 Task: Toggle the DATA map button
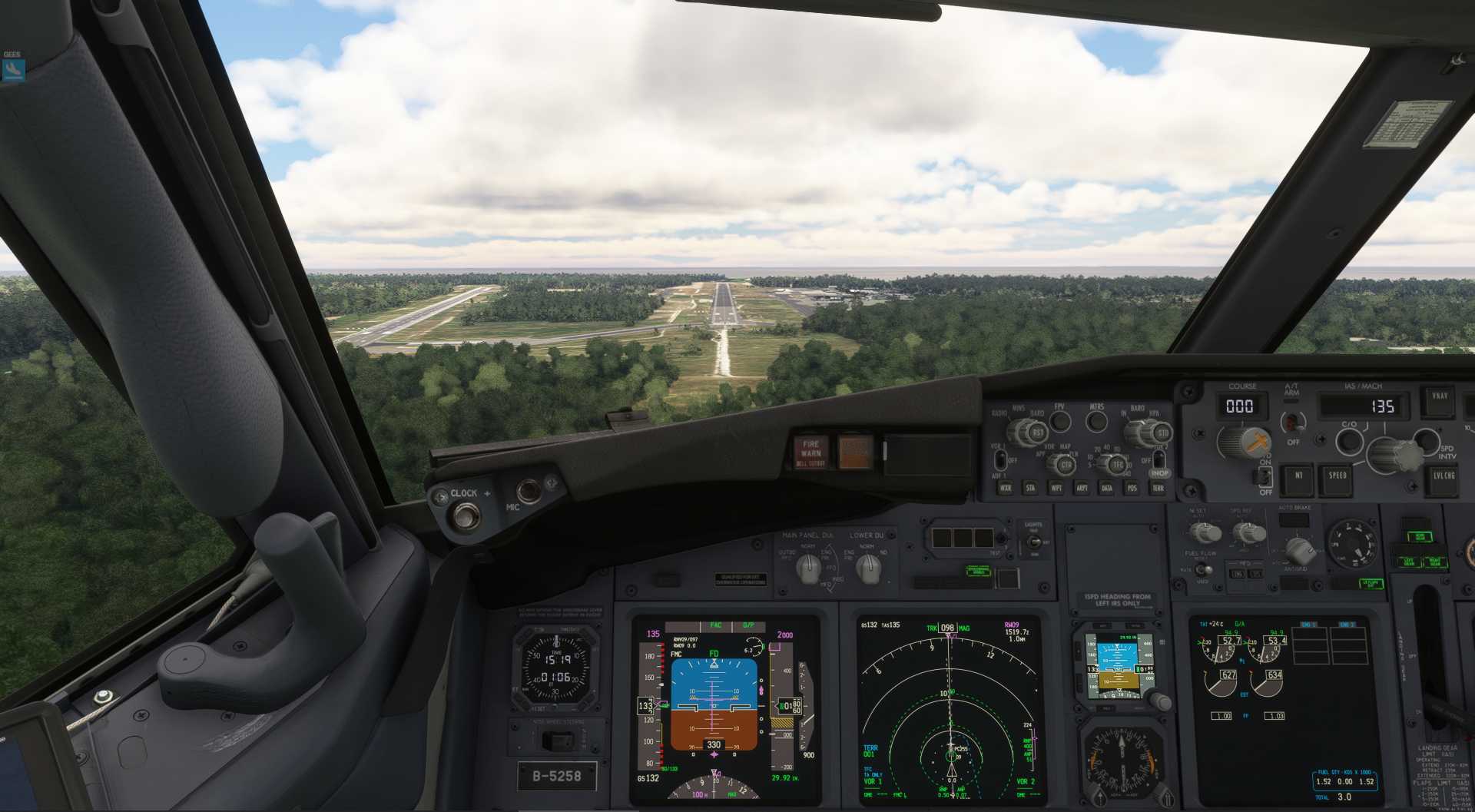tap(1107, 488)
